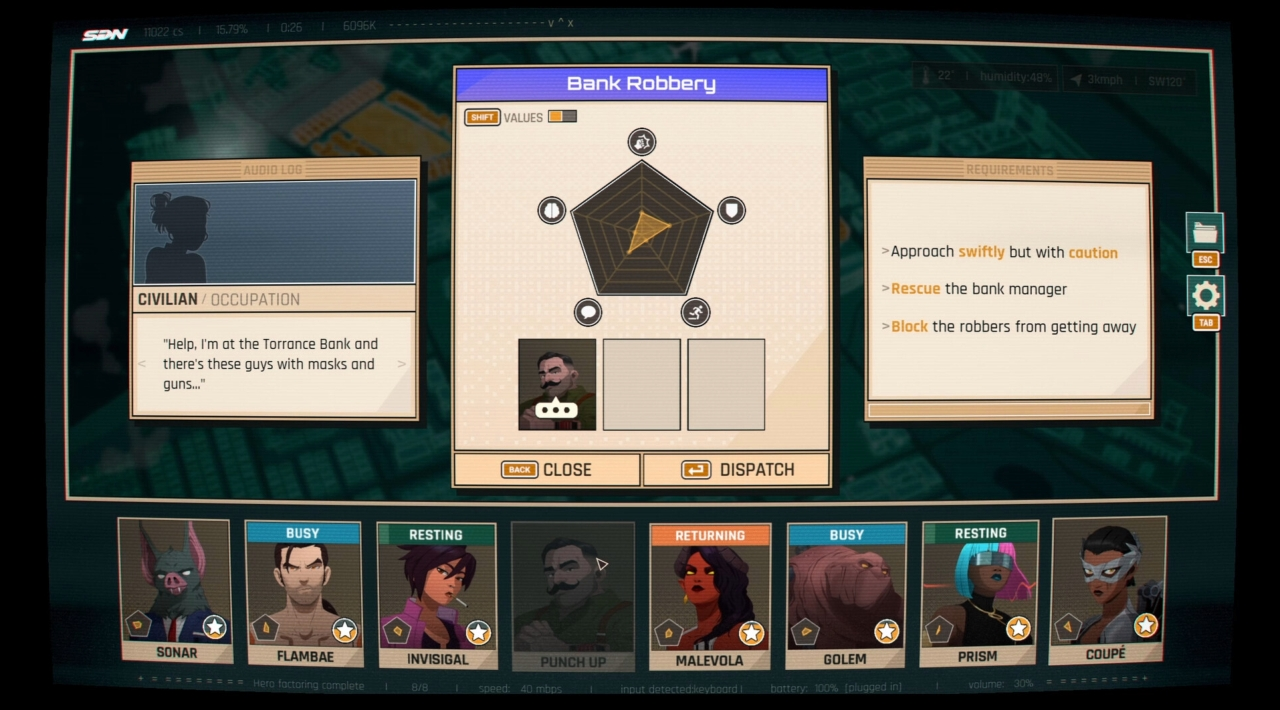Select the Sonar hero card

pos(176,590)
